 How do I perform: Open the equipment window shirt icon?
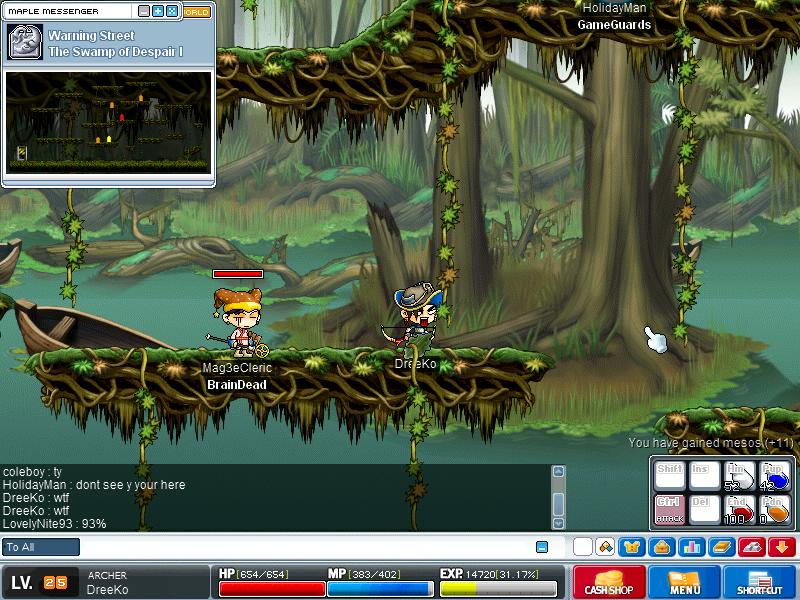pos(631,547)
